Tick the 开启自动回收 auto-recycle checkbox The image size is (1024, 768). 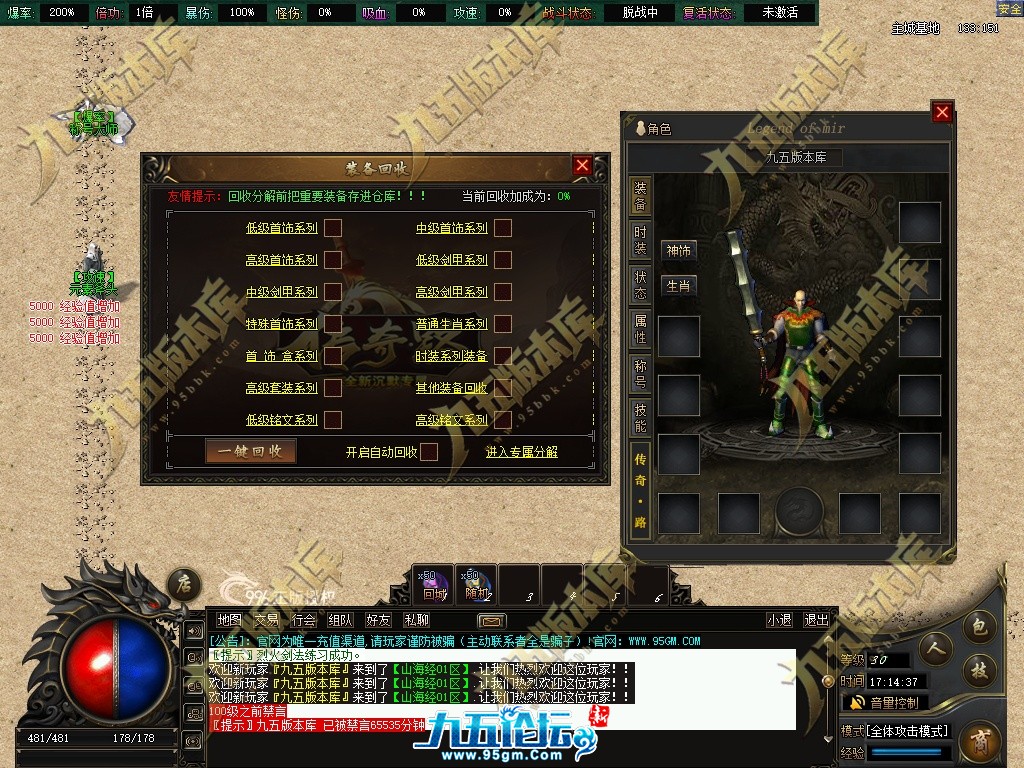[428, 452]
